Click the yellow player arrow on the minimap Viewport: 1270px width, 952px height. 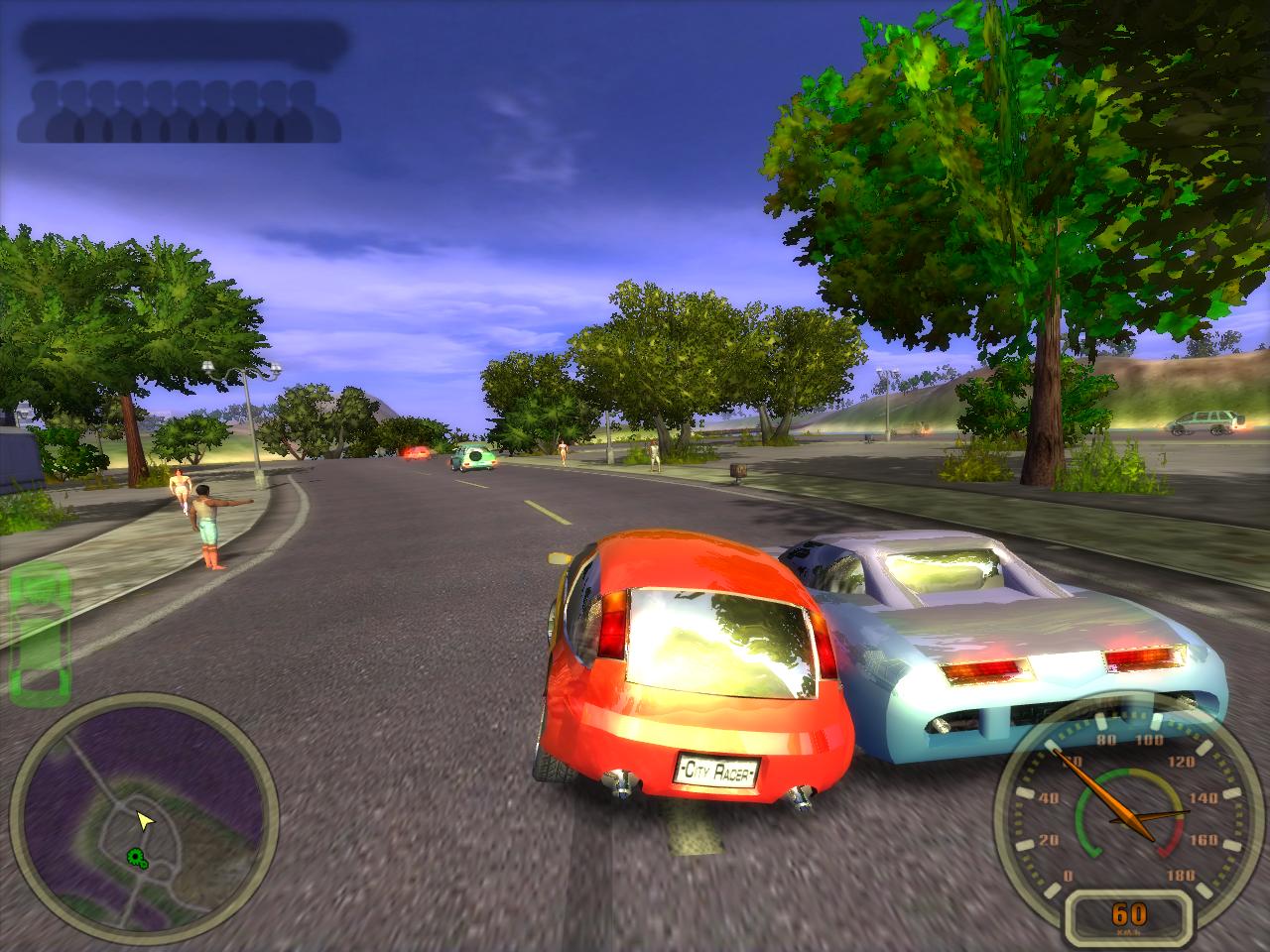coord(146,820)
